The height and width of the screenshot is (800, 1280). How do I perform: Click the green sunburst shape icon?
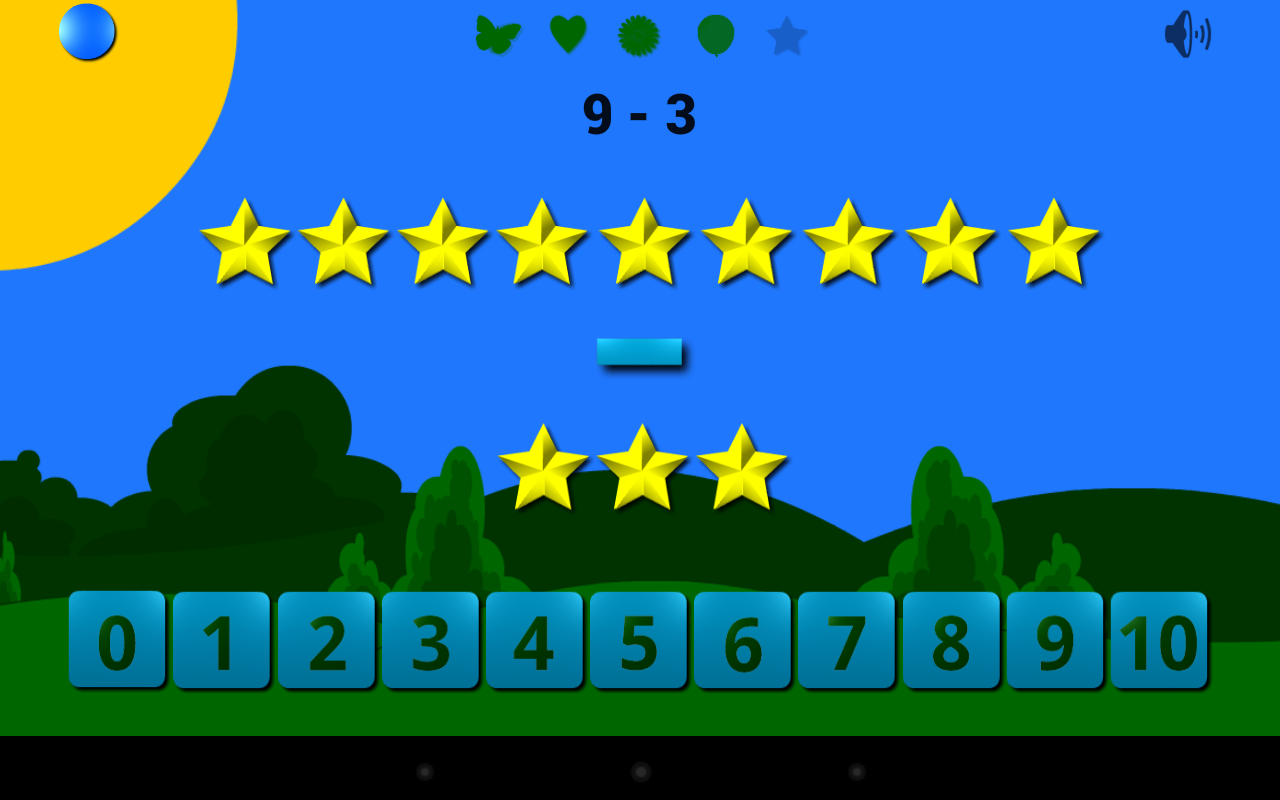pos(640,33)
